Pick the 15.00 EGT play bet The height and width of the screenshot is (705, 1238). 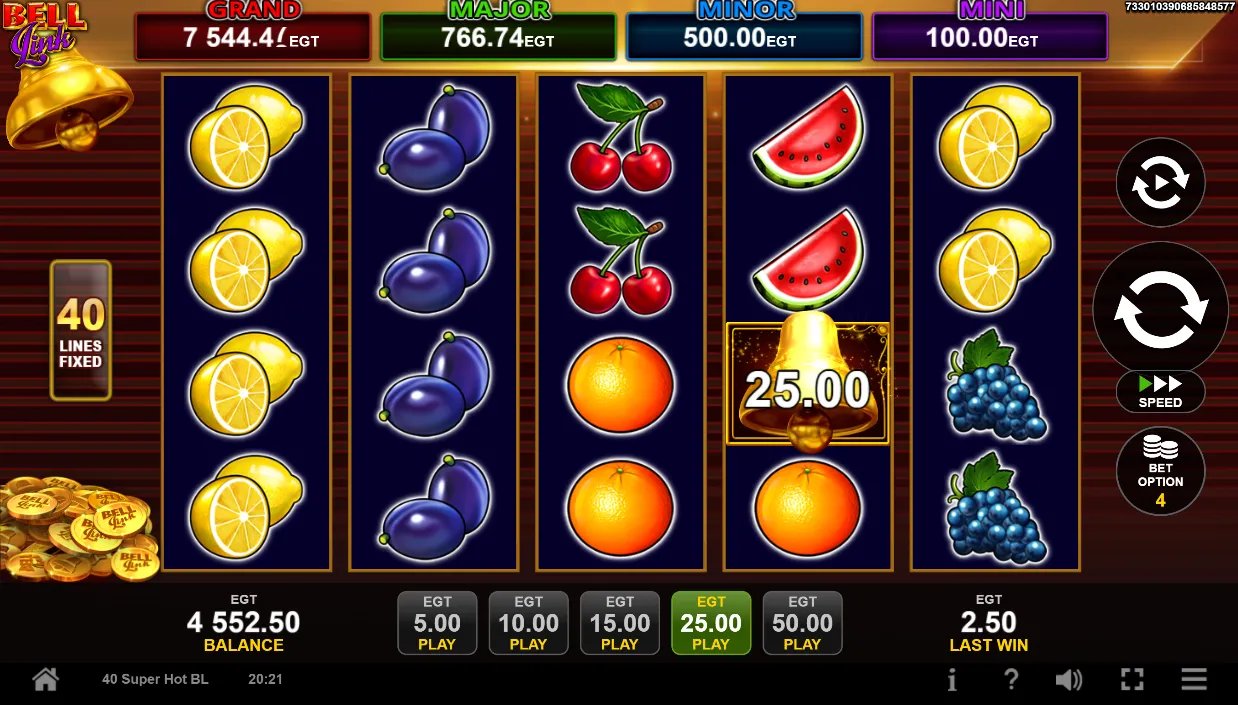619,623
